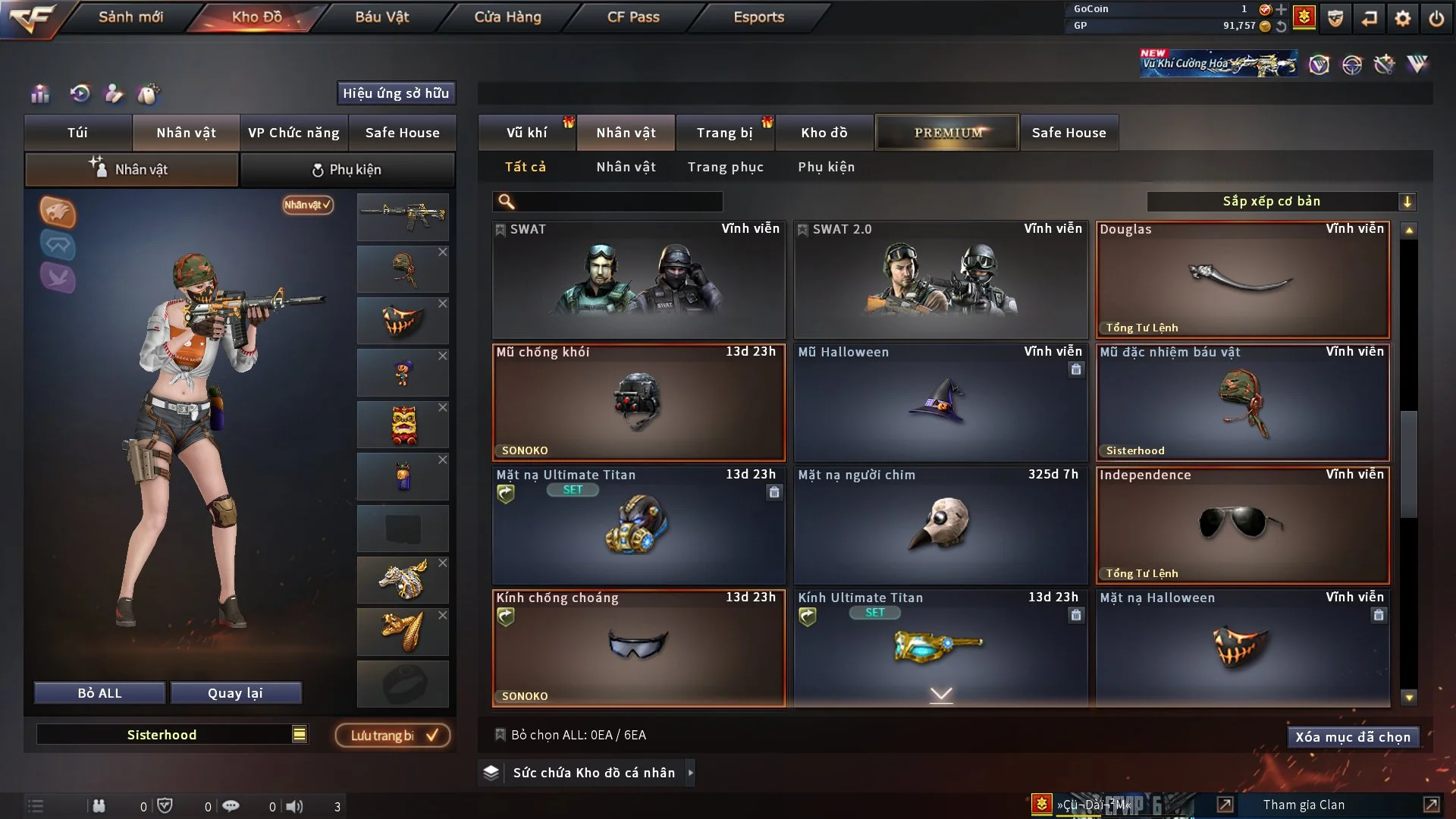Viewport: 1456px width, 819px height.
Task: Open the CF Pass menu
Action: point(633,17)
